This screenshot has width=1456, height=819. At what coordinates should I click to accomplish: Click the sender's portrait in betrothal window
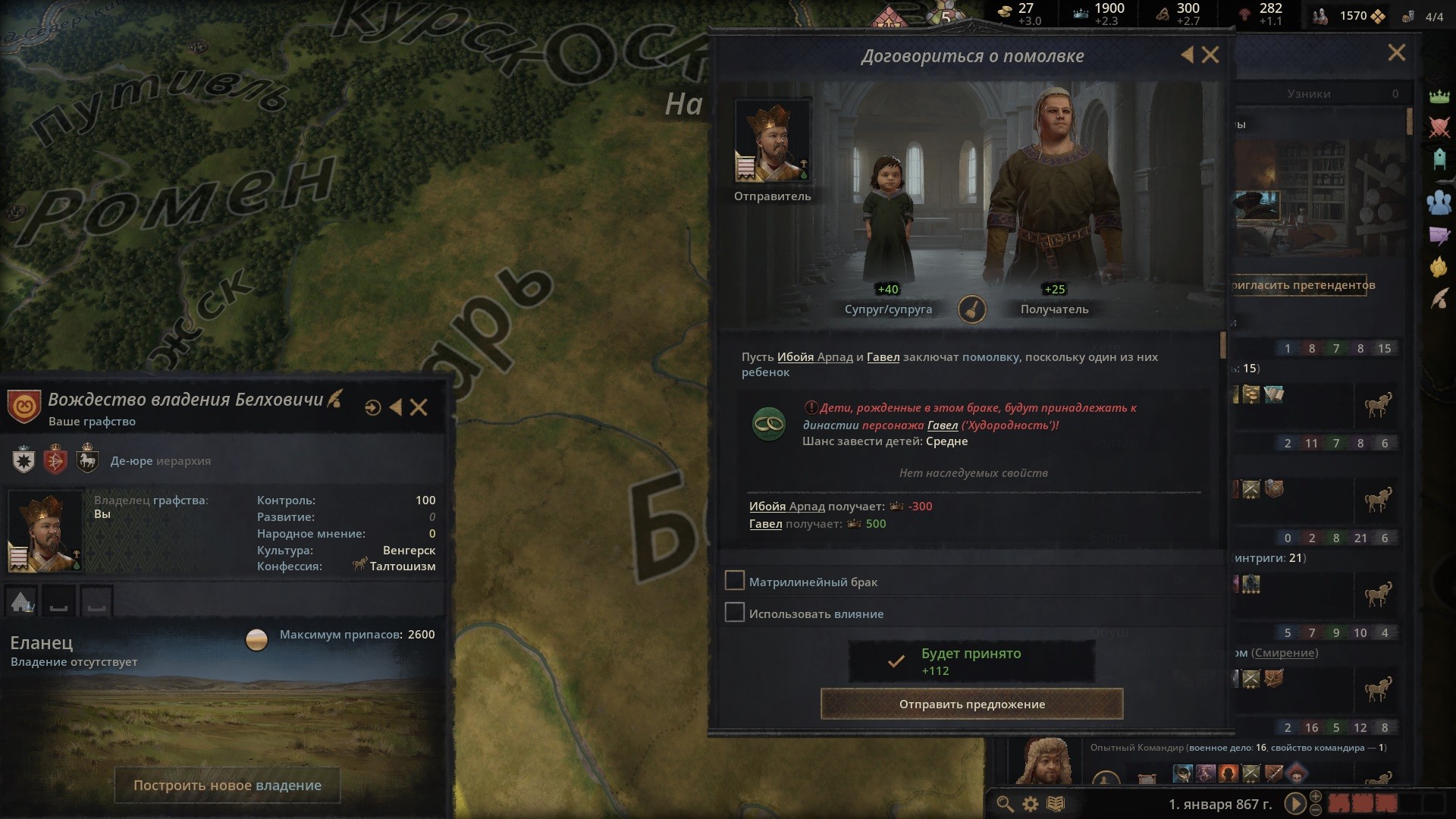click(772, 141)
